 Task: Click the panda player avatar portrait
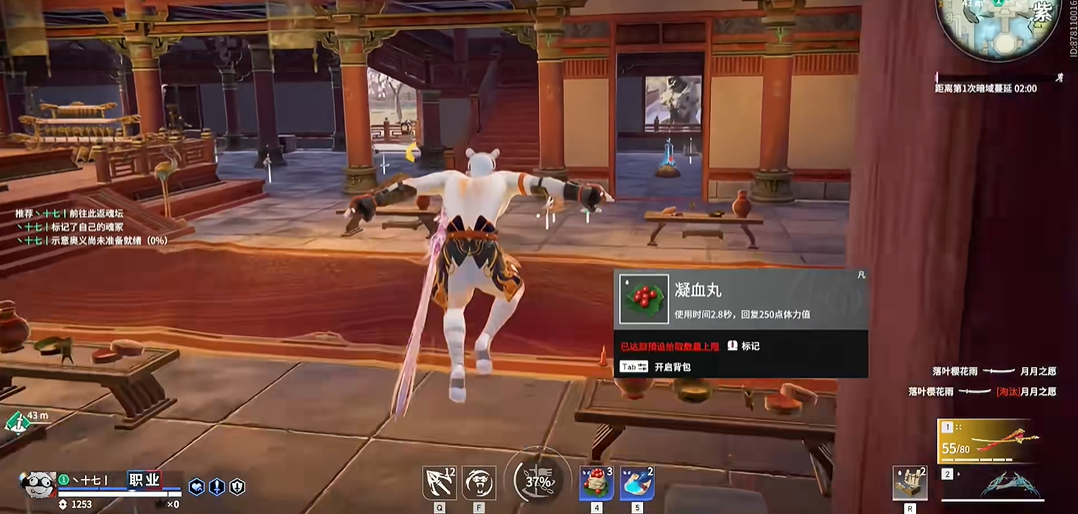[x=37, y=483]
